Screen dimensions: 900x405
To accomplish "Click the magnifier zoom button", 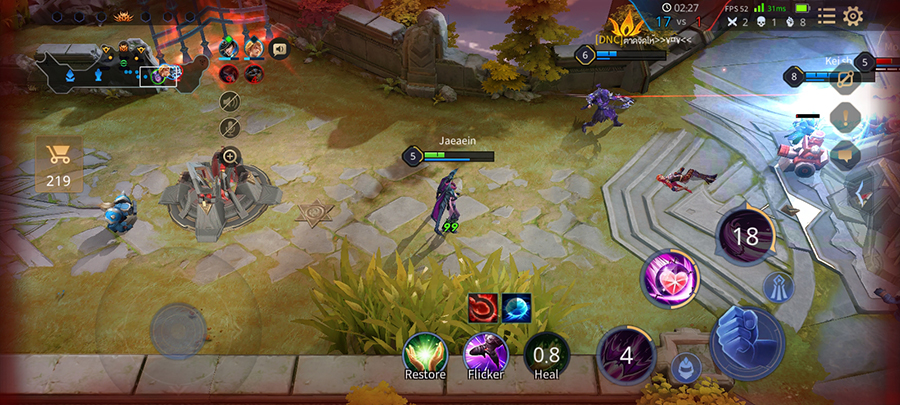I will coord(230,155).
